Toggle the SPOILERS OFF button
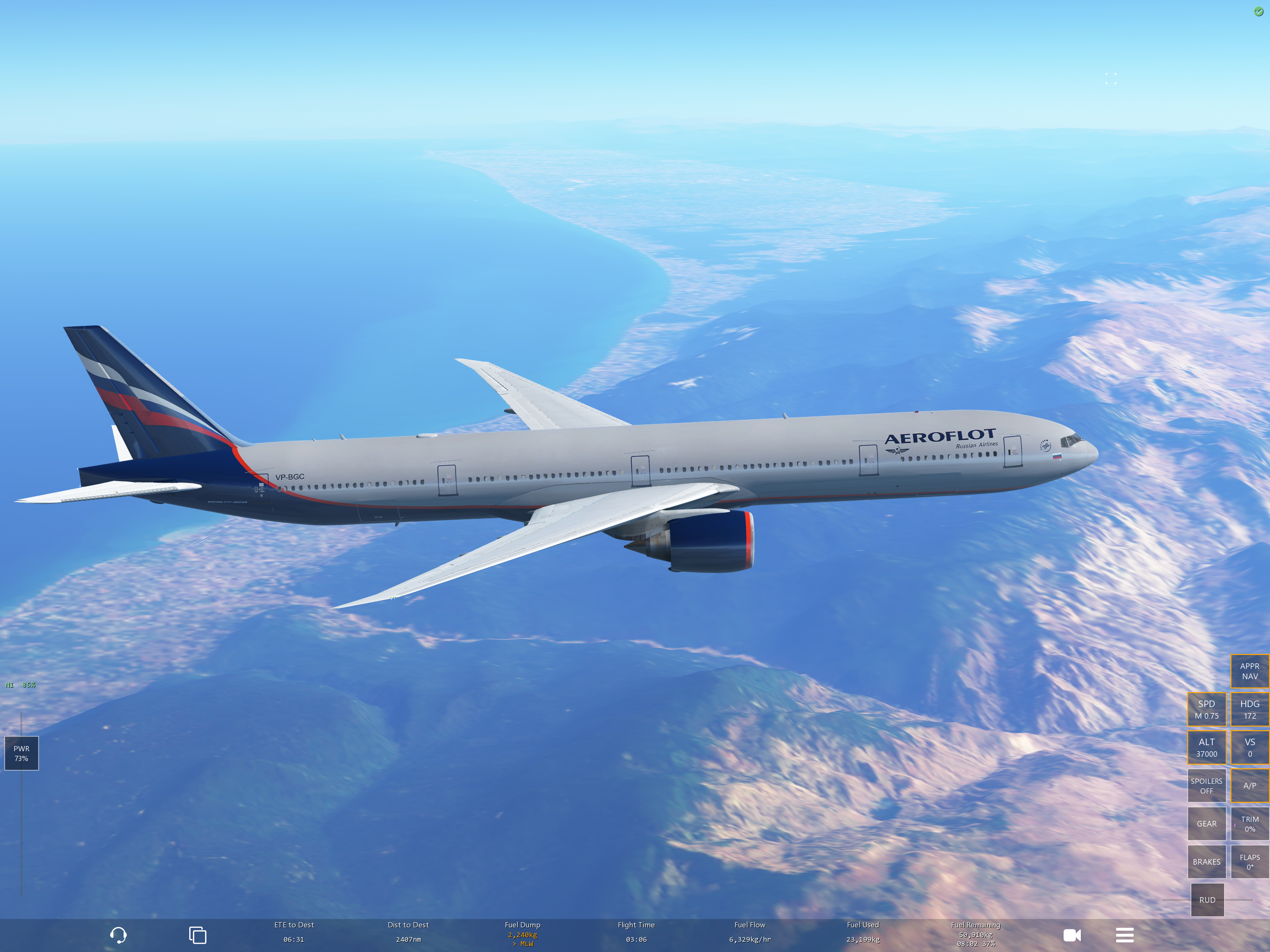The height and width of the screenshot is (952, 1270). pyautogui.click(x=1206, y=786)
